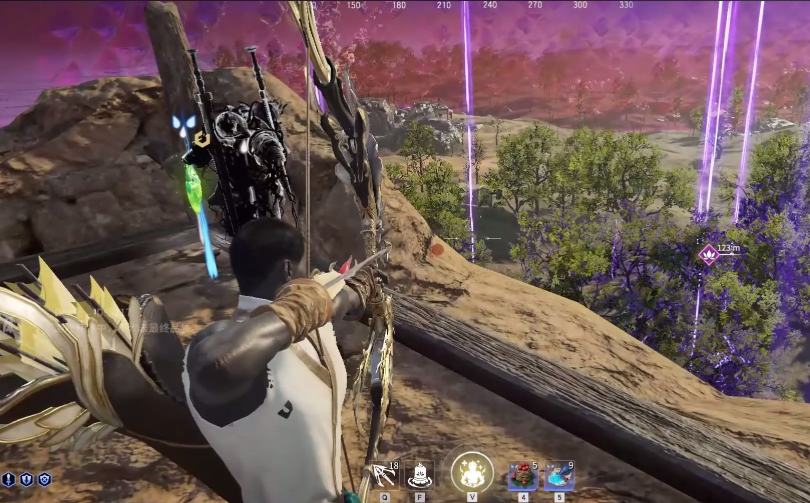This screenshot has height=503, width=810.
Task: Select the sword hexagon status icon
Action: point(9,480)
